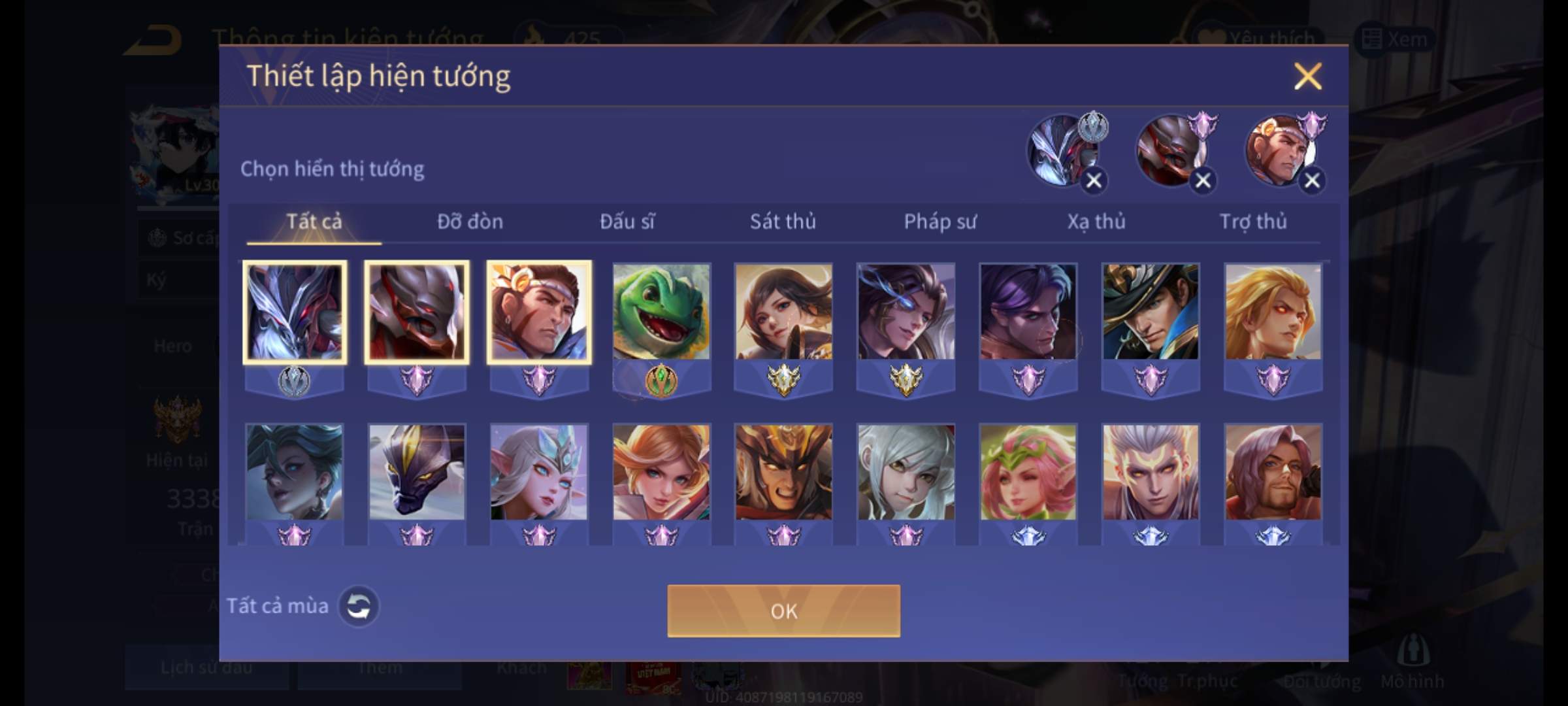Image resolution: width=1568 pixels, height=706 pixels.
Task: Open the Sát thủ hero category
Action: tap(783, 222)
